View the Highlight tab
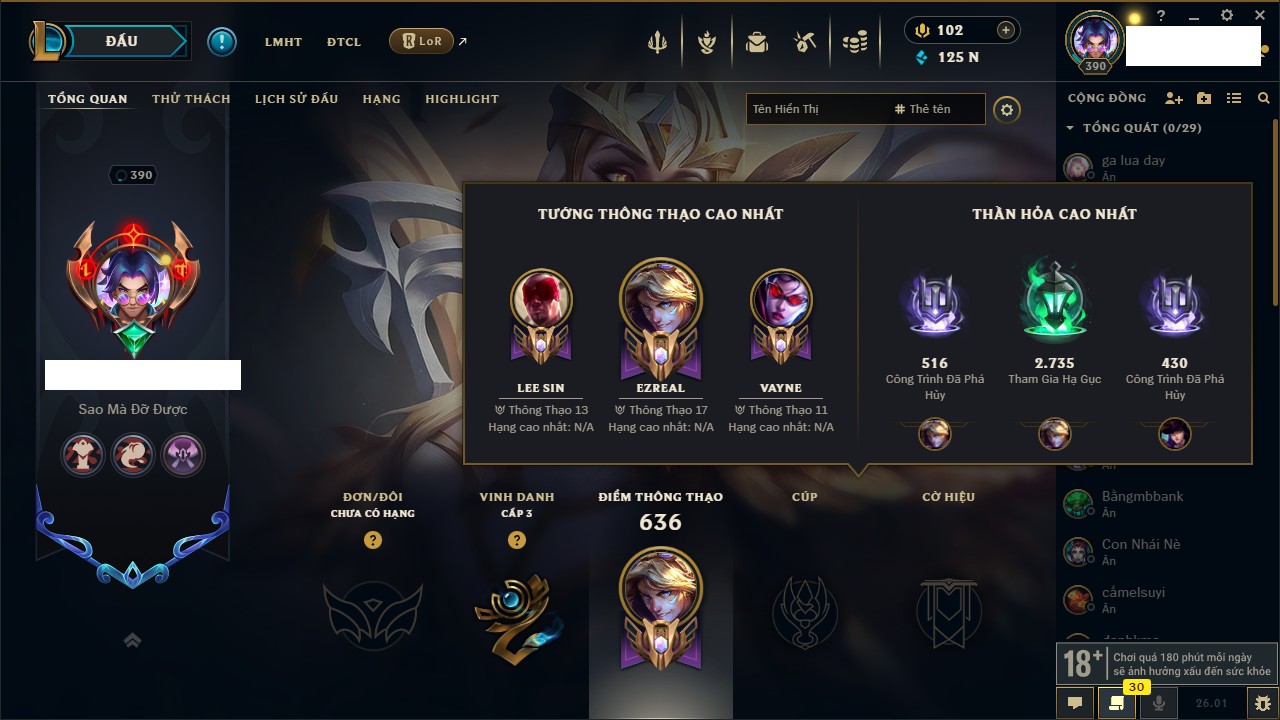The width and height of the screenshot is (1280, 720). [x=461, y=99]
